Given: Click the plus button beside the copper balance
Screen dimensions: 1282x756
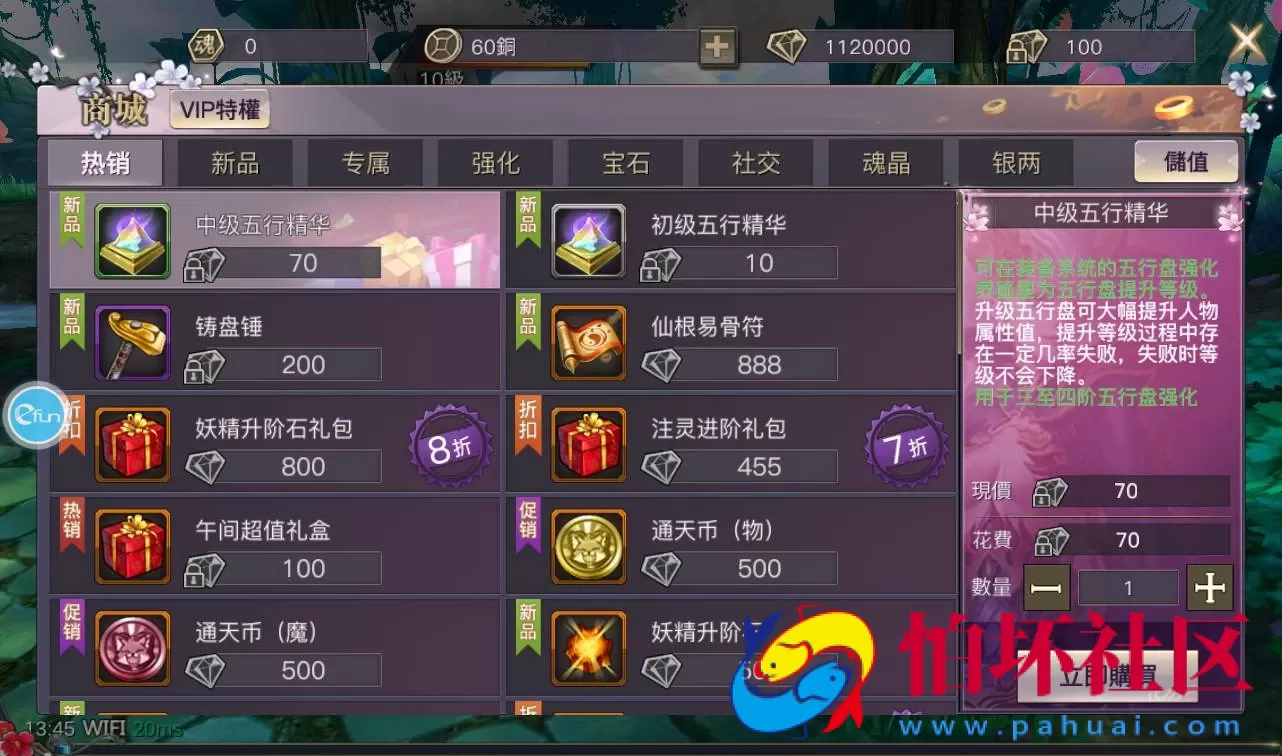Looking at the screenshot, I should 716,45.
